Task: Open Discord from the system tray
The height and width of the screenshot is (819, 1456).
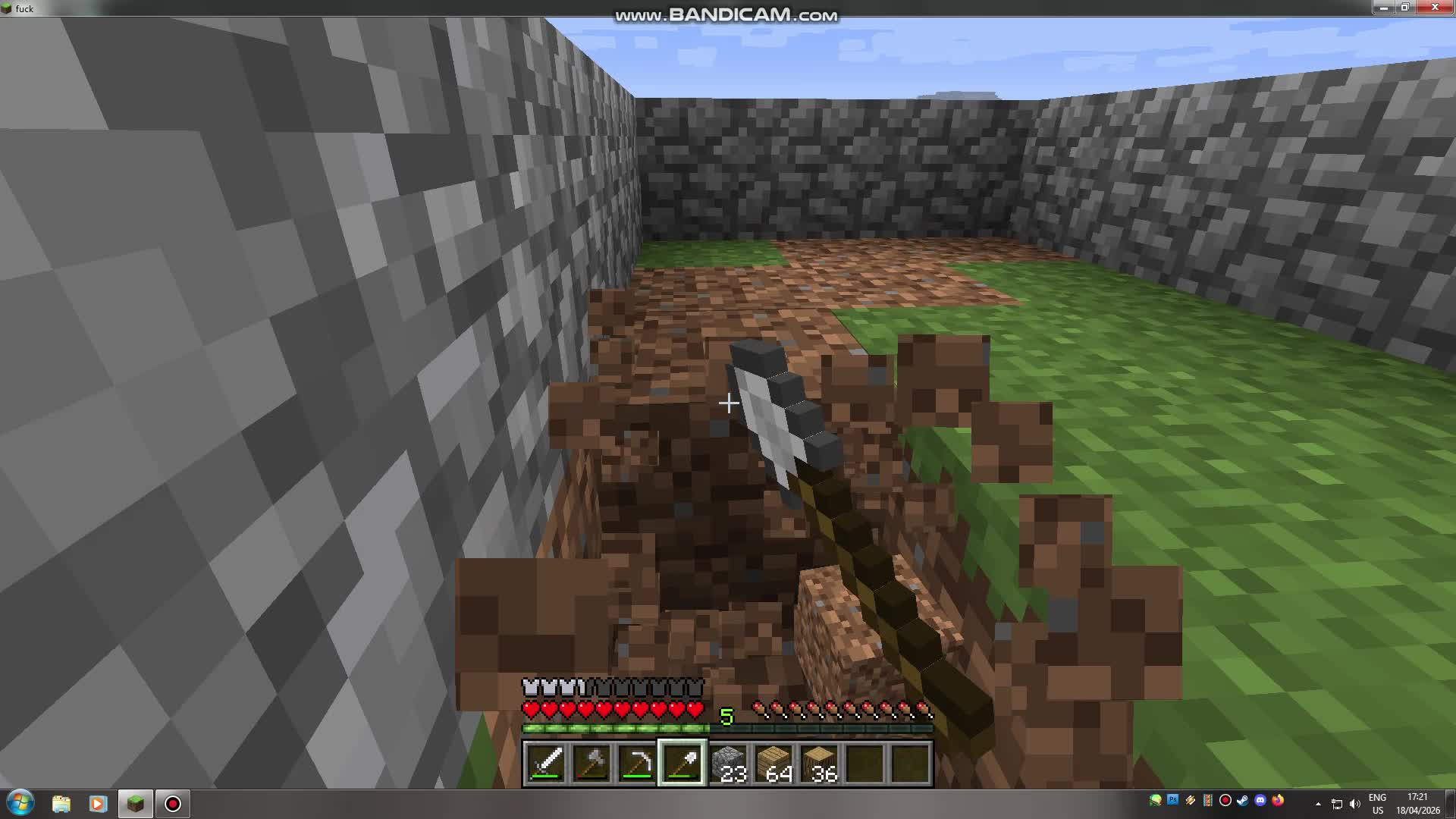Action: [x=1260, y=801]
